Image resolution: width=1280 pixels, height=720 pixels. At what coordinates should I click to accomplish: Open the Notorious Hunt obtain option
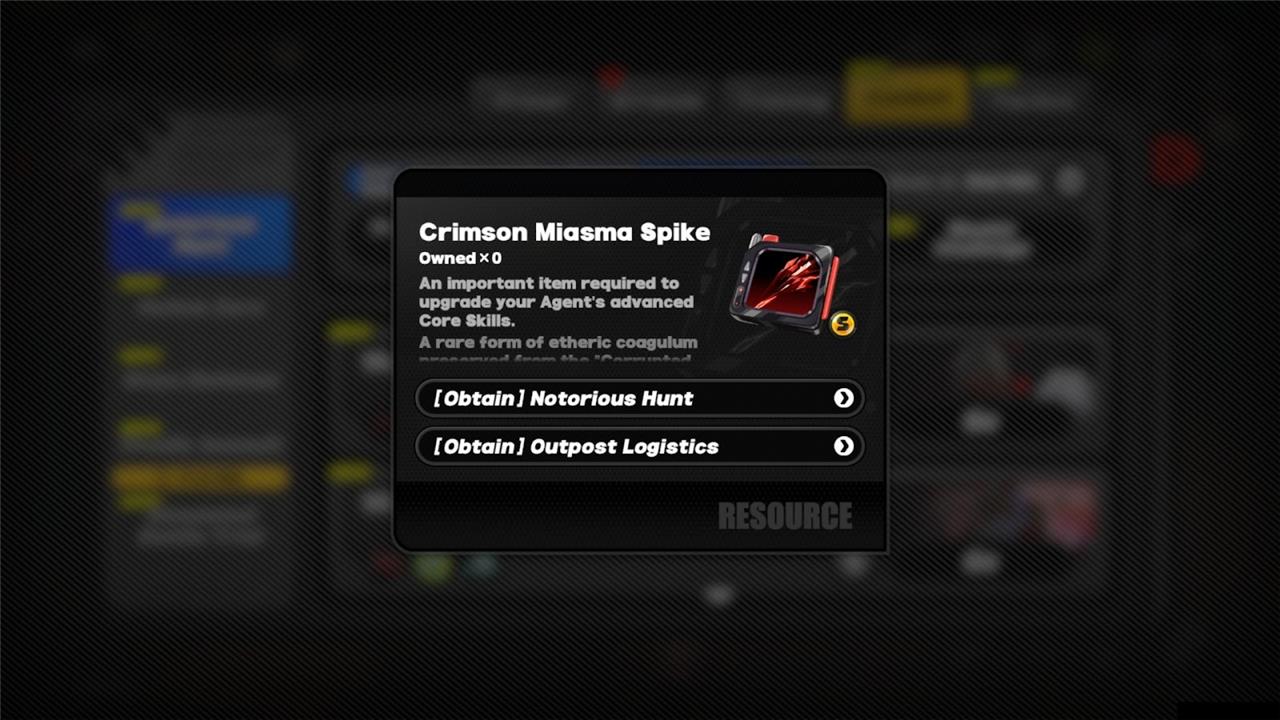point(639,398)
